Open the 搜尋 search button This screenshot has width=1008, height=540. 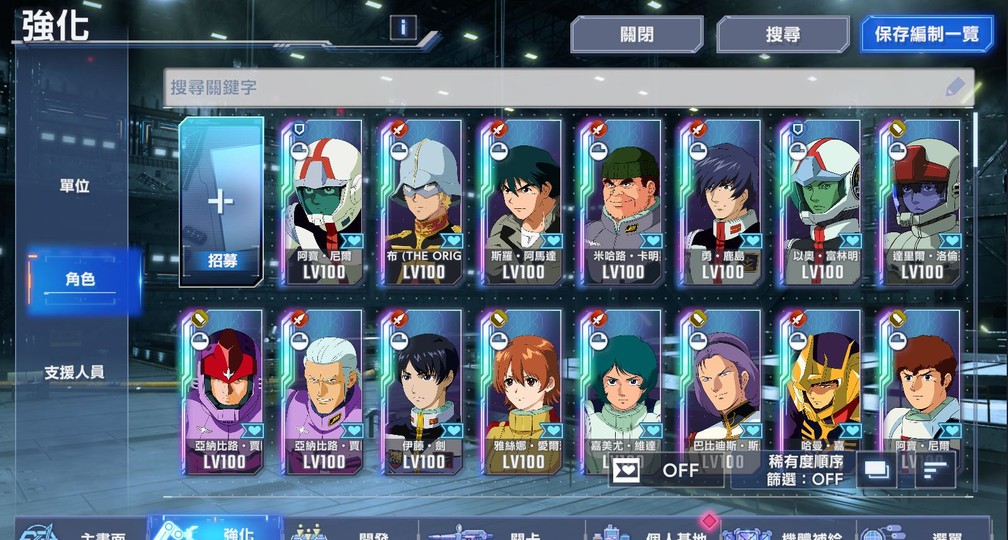point(783,34)
